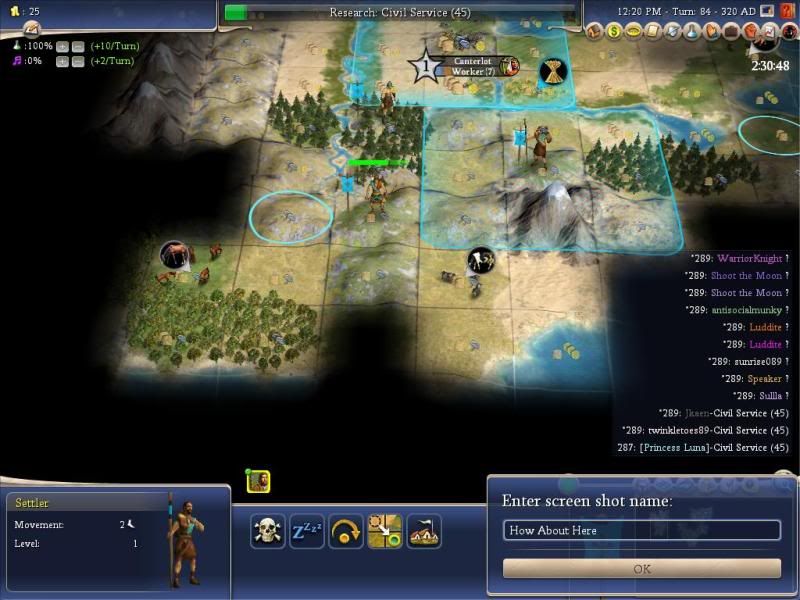Image resolution: width=800 pixels, height=600 pixels.
Task: Open the military advisor fist icon
Action: pos(748,32)
